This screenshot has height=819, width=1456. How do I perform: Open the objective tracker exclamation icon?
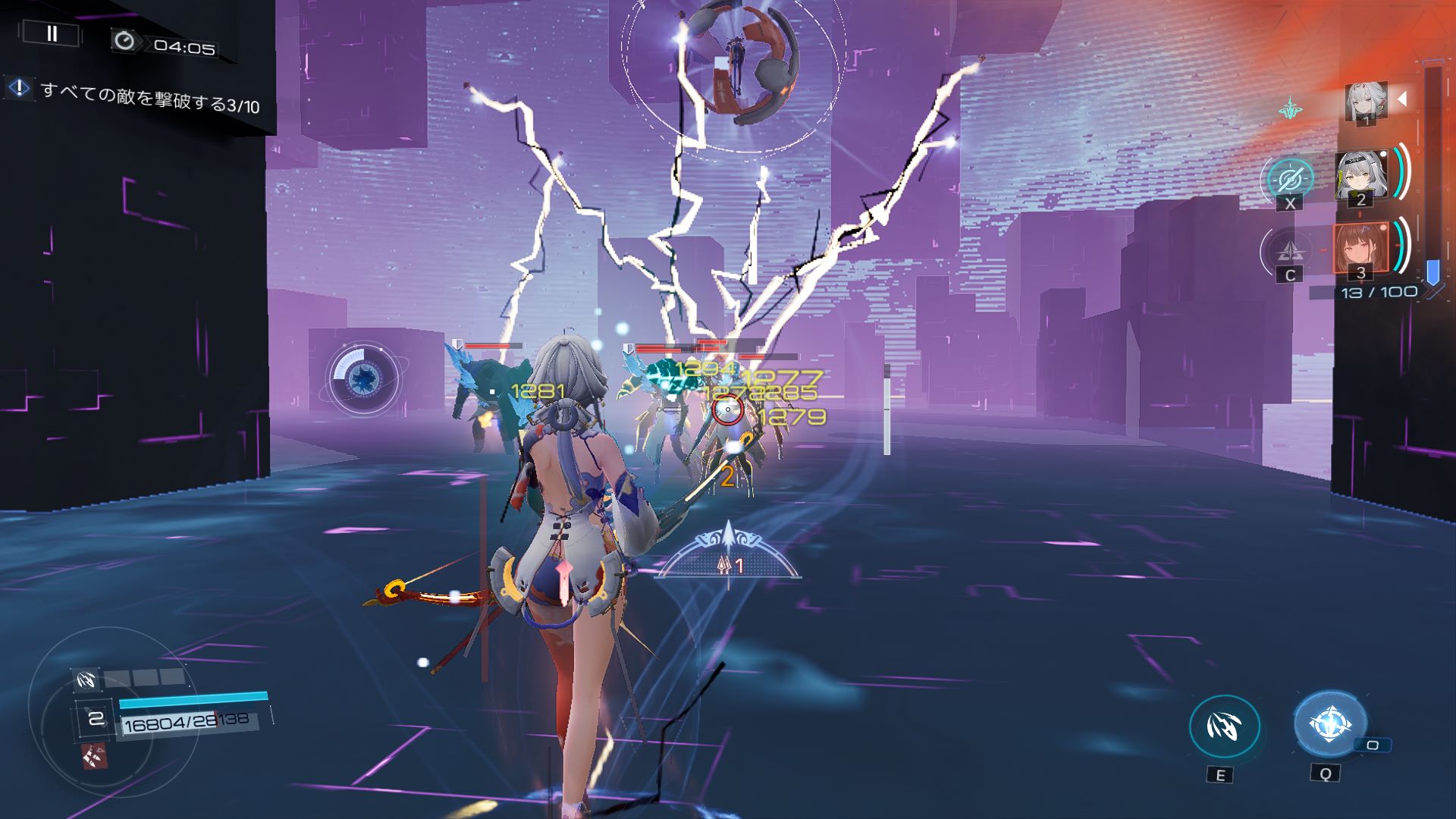(18, 88)
